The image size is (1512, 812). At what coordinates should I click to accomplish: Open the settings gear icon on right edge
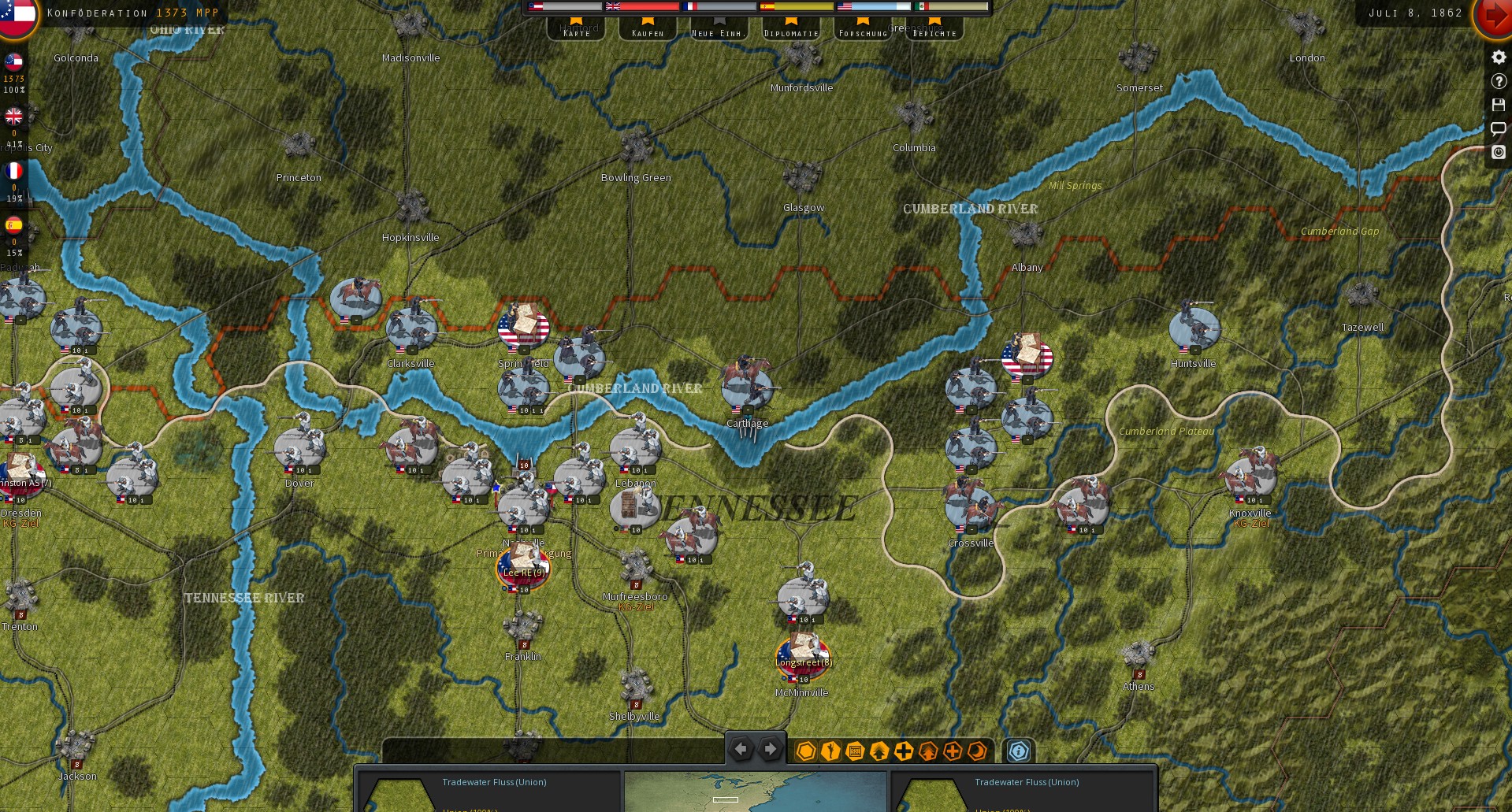point(1498,57)
